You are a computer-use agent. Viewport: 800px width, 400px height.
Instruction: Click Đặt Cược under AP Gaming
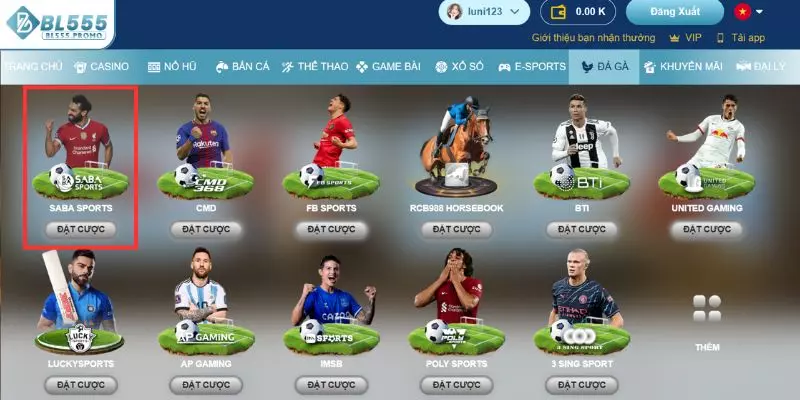coord(206,384)
